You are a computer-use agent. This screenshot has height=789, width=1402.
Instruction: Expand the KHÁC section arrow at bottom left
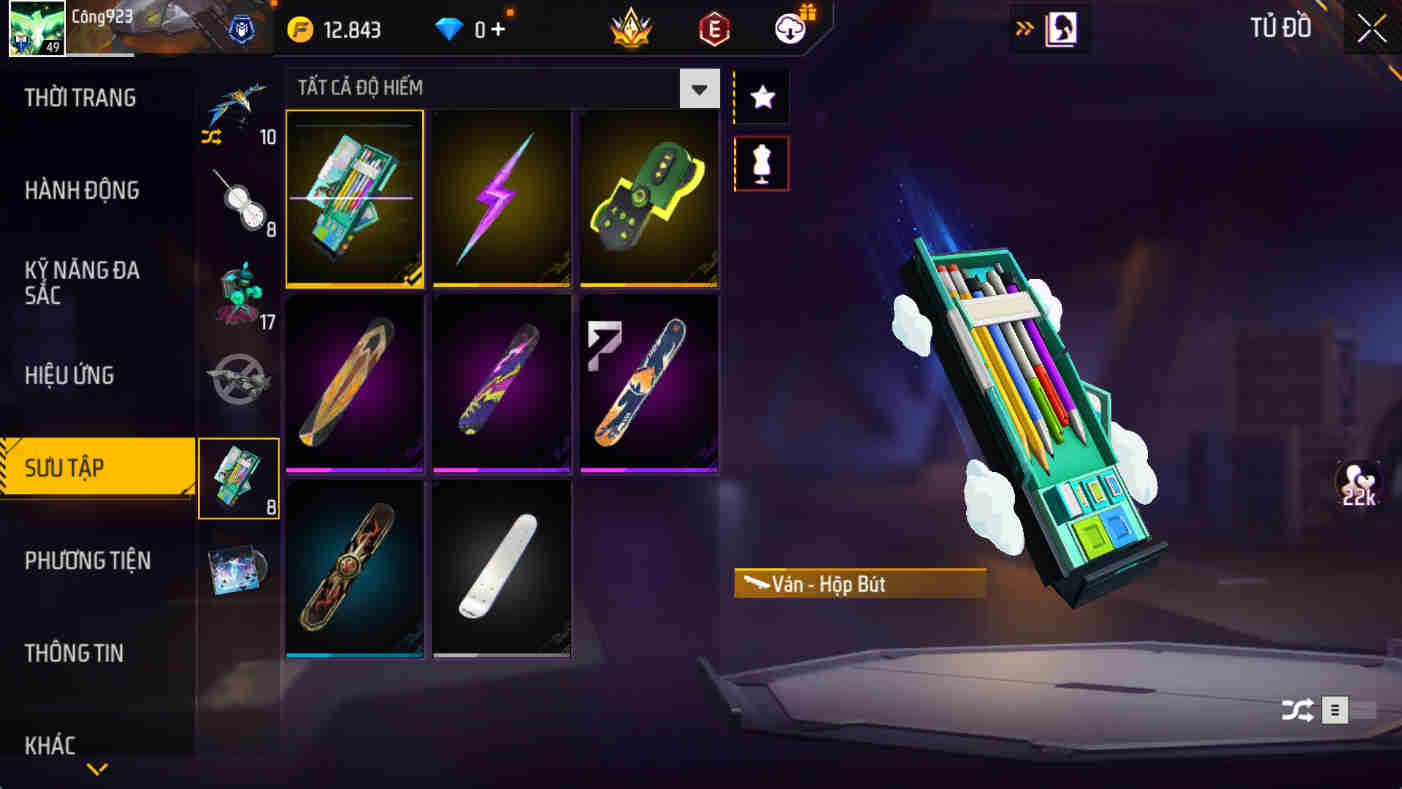96,770
